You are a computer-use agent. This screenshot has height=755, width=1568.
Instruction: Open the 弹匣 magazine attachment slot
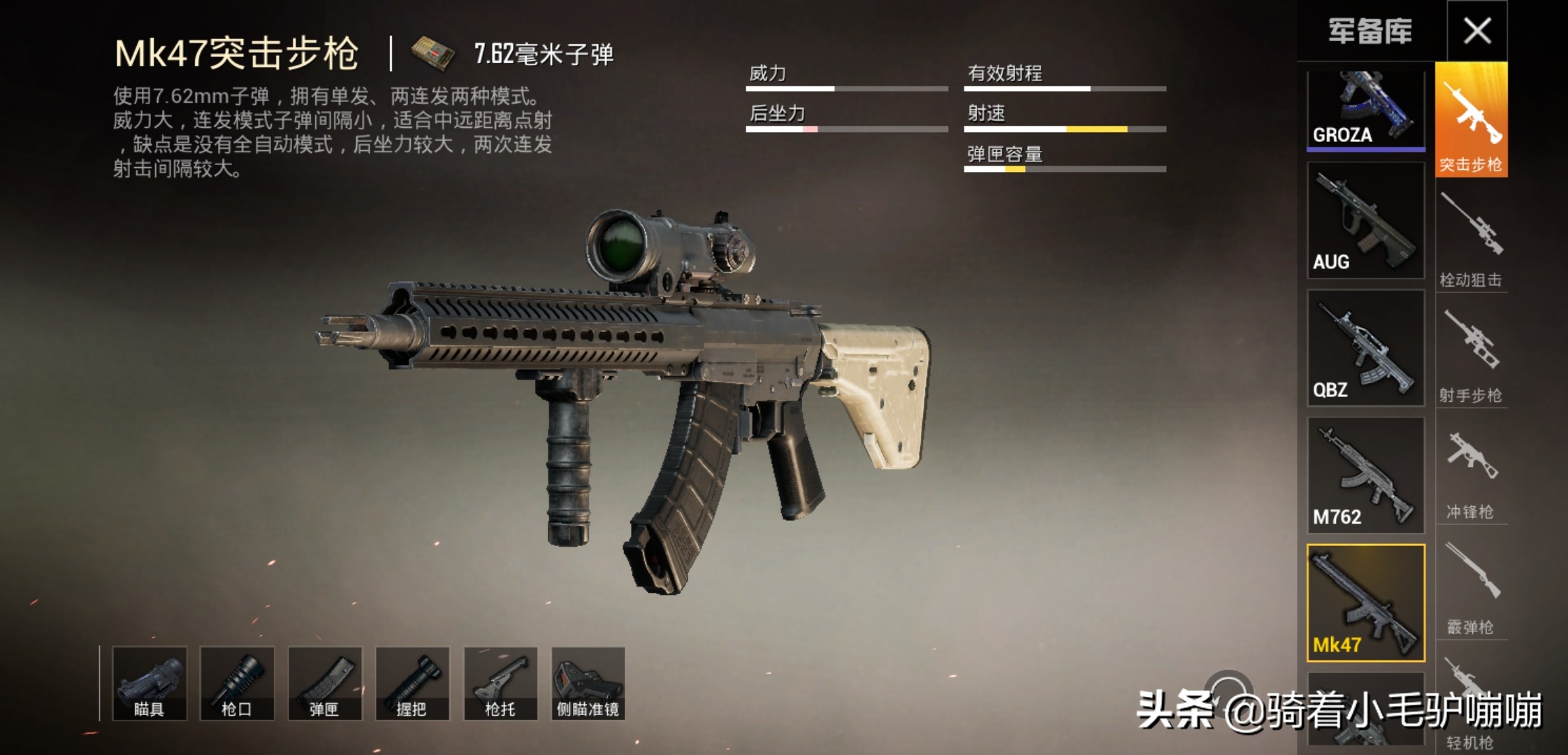click(325, 684)
